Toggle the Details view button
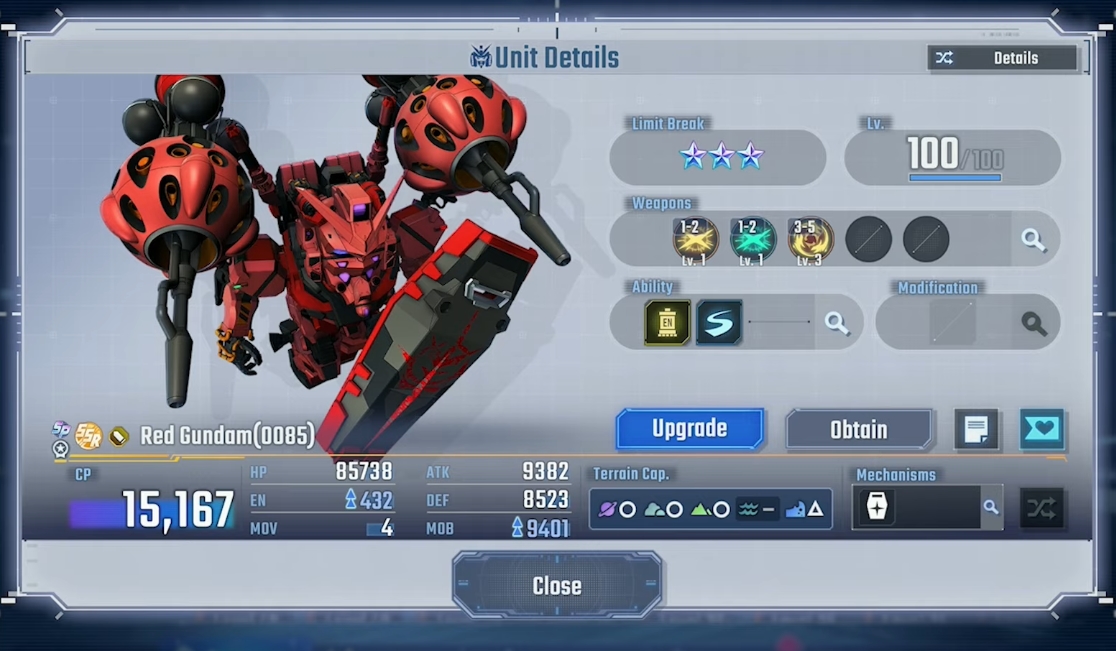 click(1002, 58)
